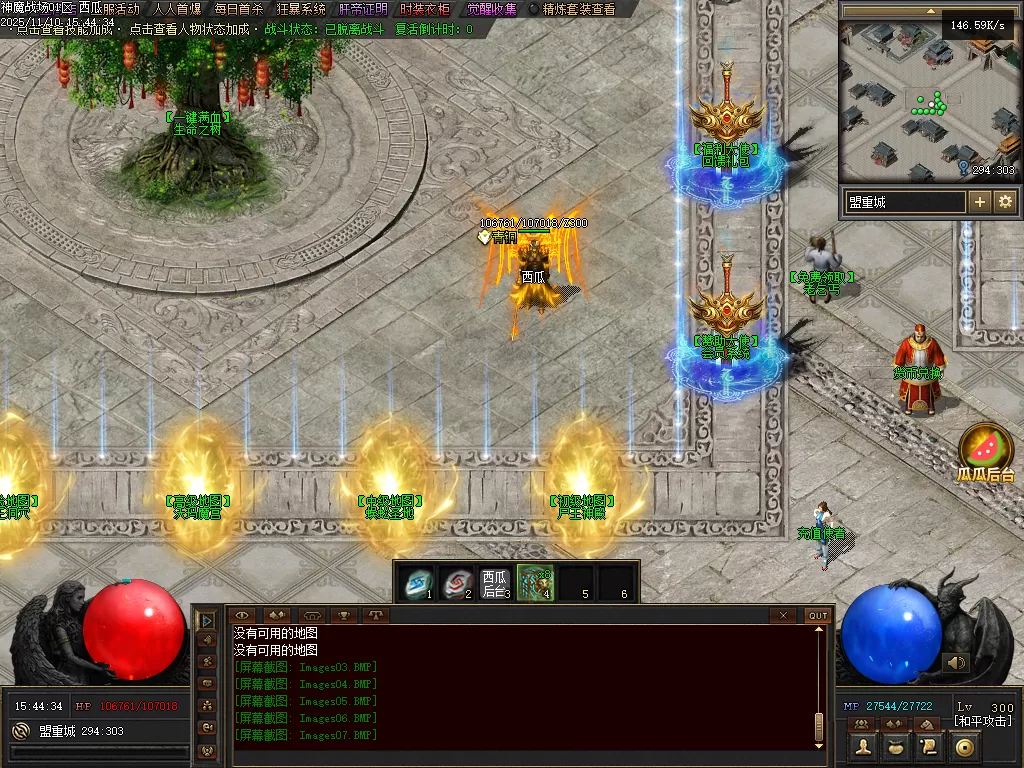The height and width of the screenshot is (768, 1024).
Task: Click the minimap of 盟重城
Action: point(928,110)
